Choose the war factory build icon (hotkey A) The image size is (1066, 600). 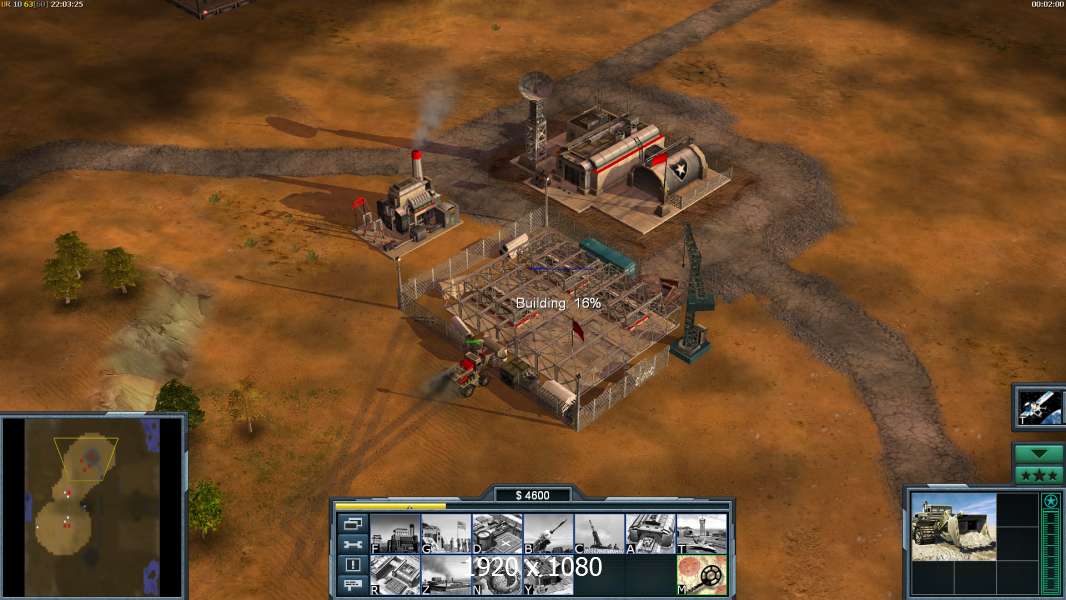(x=650, y=533)
